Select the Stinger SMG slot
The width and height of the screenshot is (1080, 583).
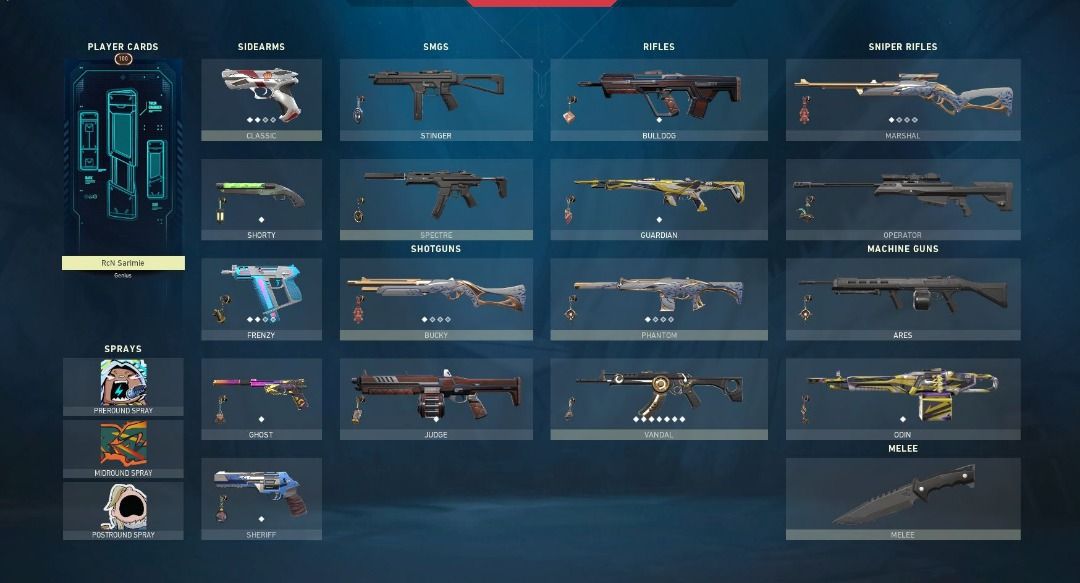(436, 98)
